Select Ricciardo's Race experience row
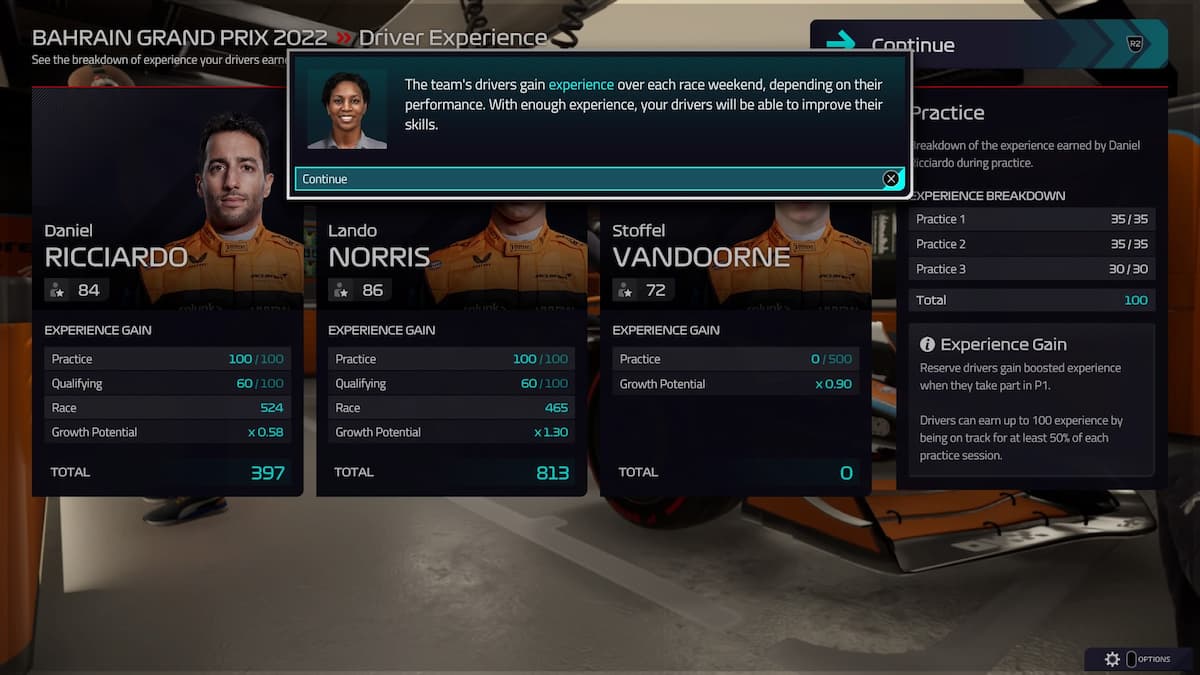 (x=167, y=408)
